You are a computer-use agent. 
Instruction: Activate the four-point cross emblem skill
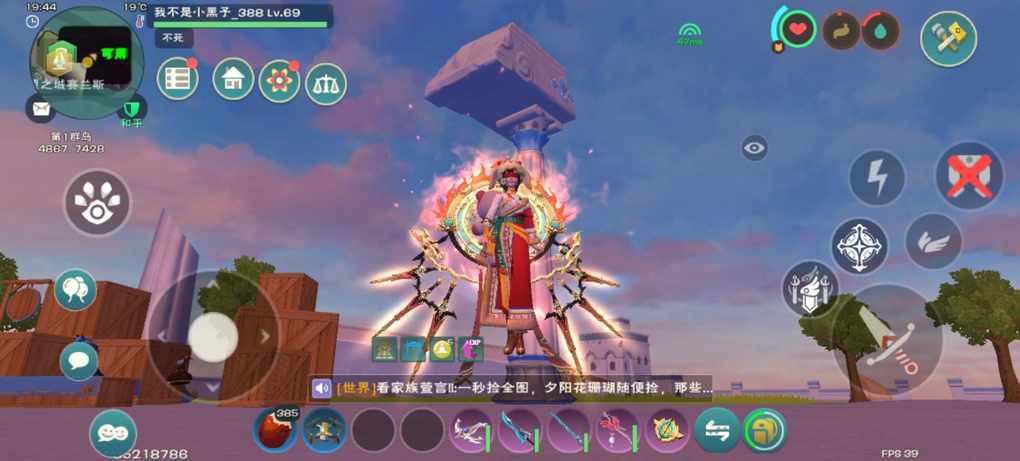(859, 246)
